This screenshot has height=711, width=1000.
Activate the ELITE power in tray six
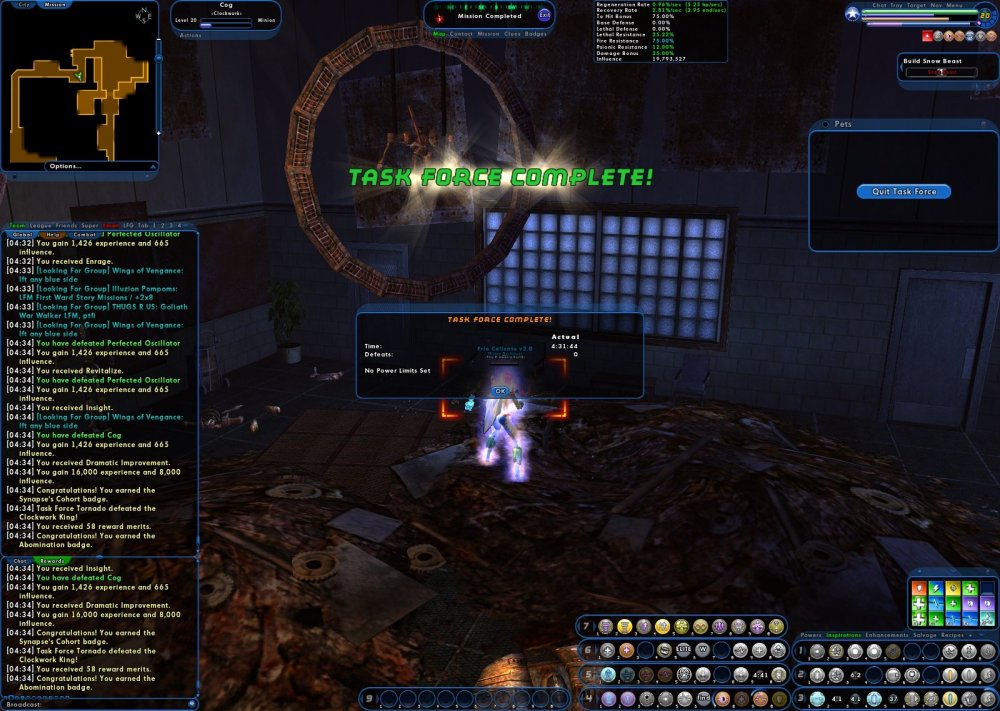pyautogui.click(x=683, y=650)
